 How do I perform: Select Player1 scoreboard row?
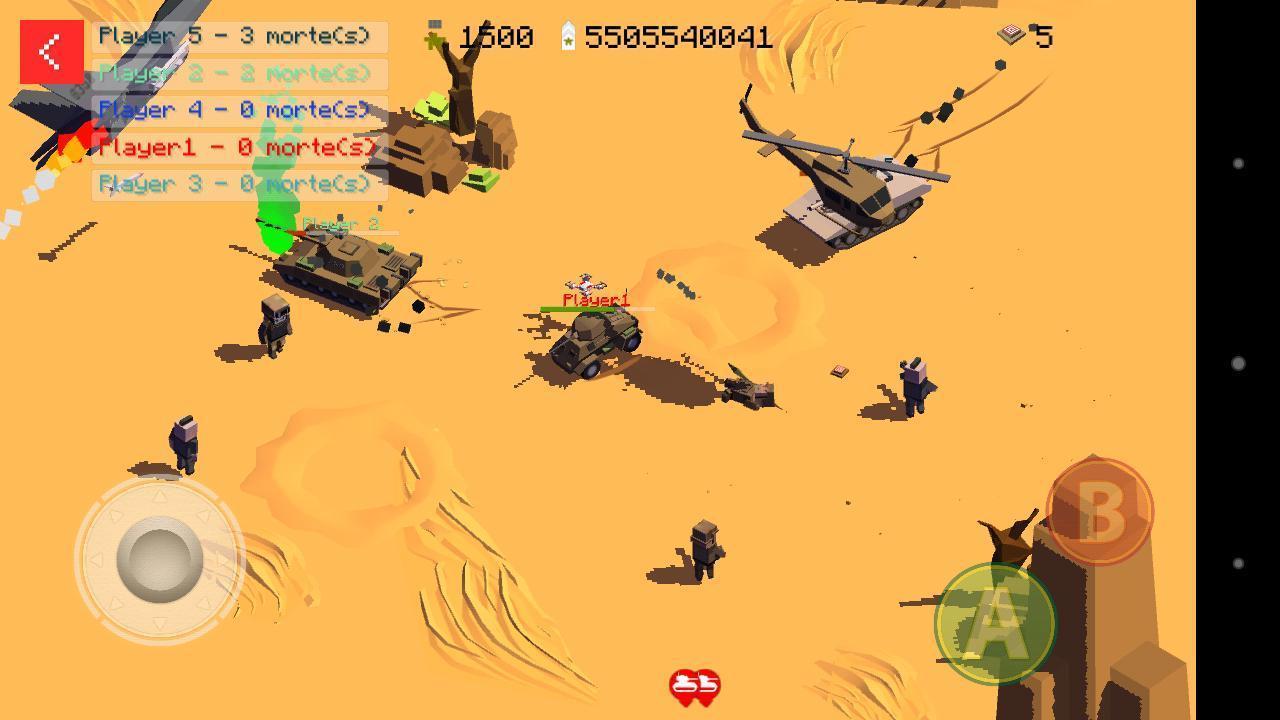pos(239,147)
